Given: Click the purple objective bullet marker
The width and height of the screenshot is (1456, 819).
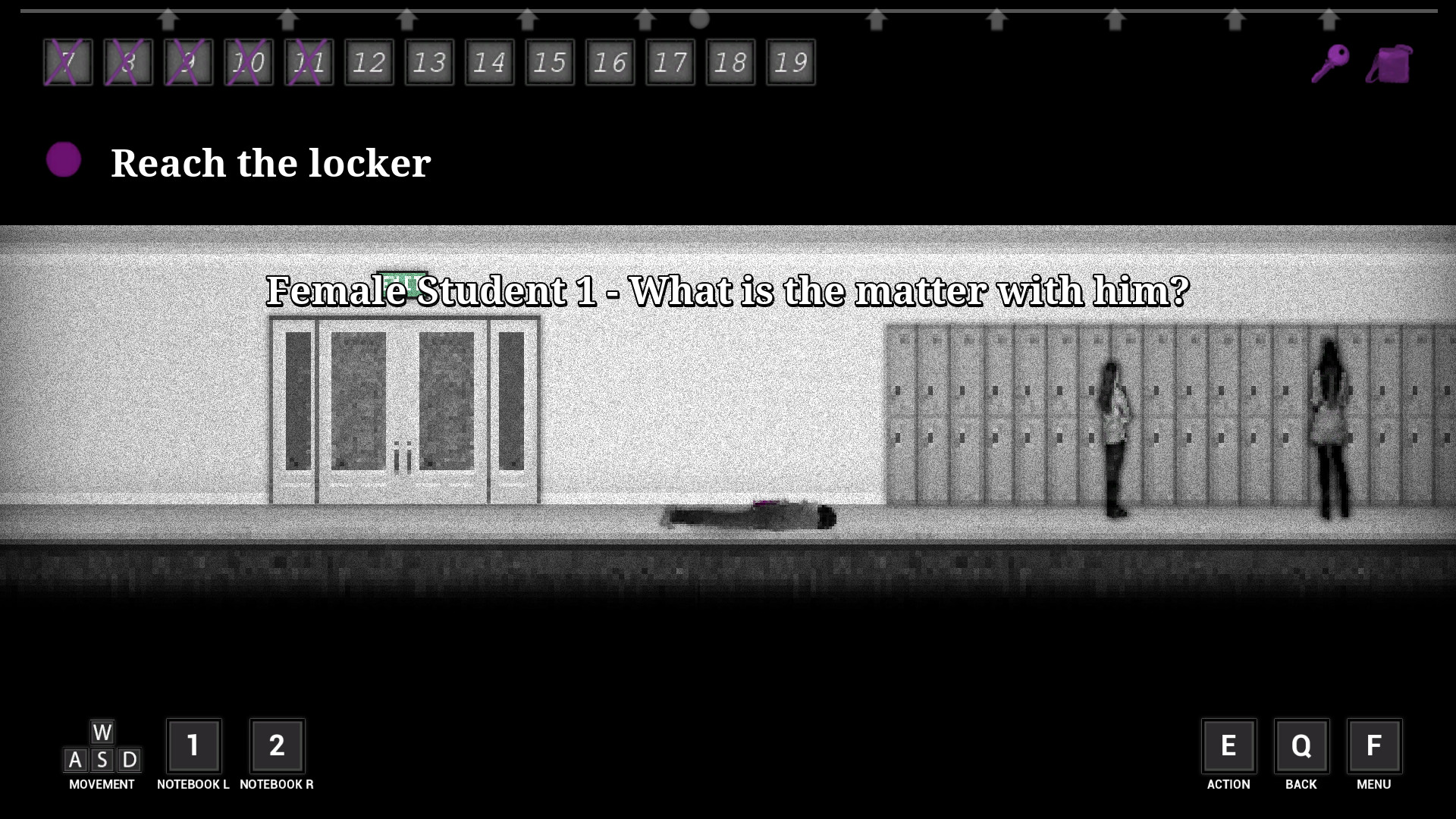Looking at the screenshot, I should click(x=64, y=160).
